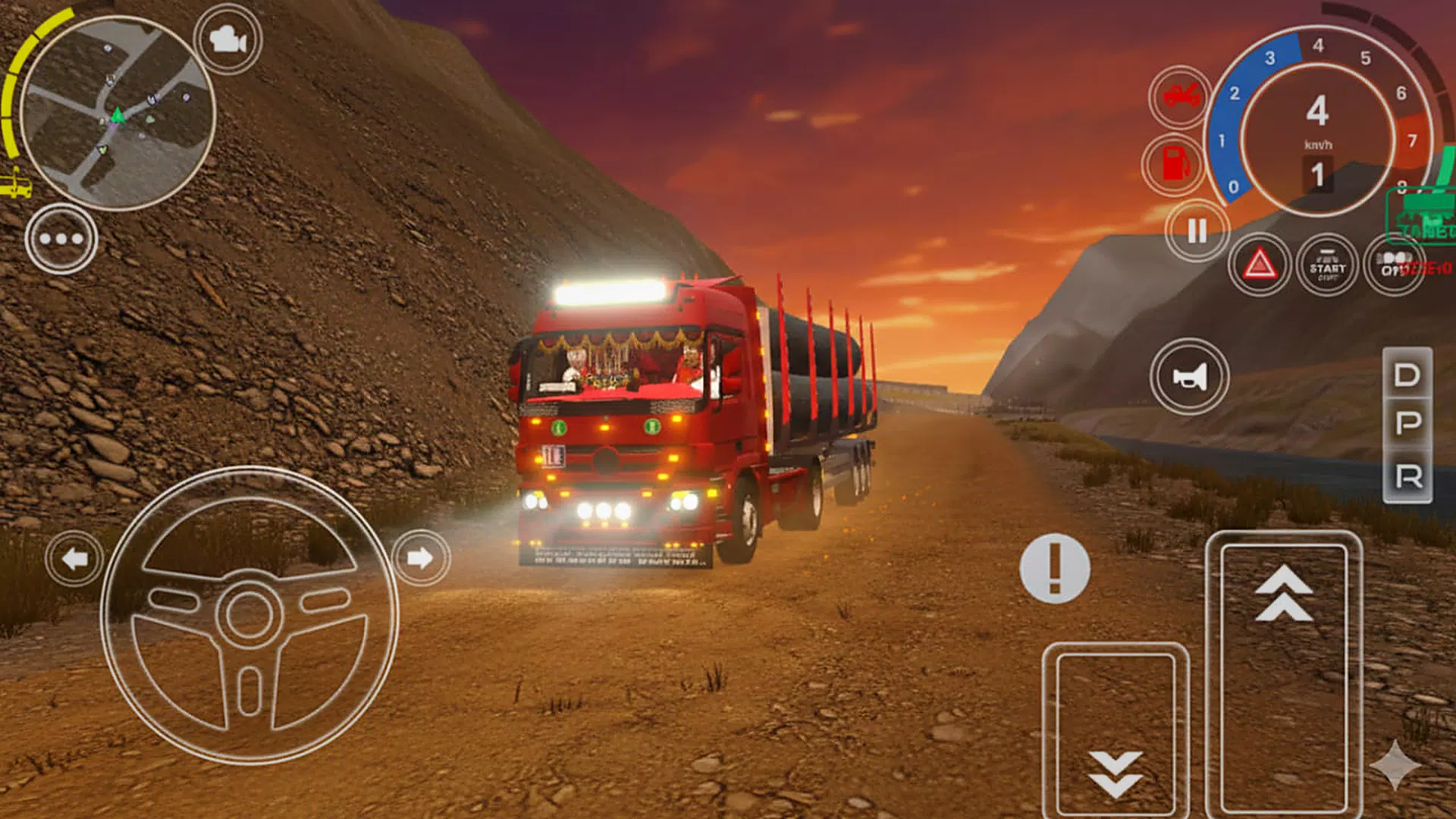
Task: Shift gear to D for drive
Action: click(x=1407, y=375)
